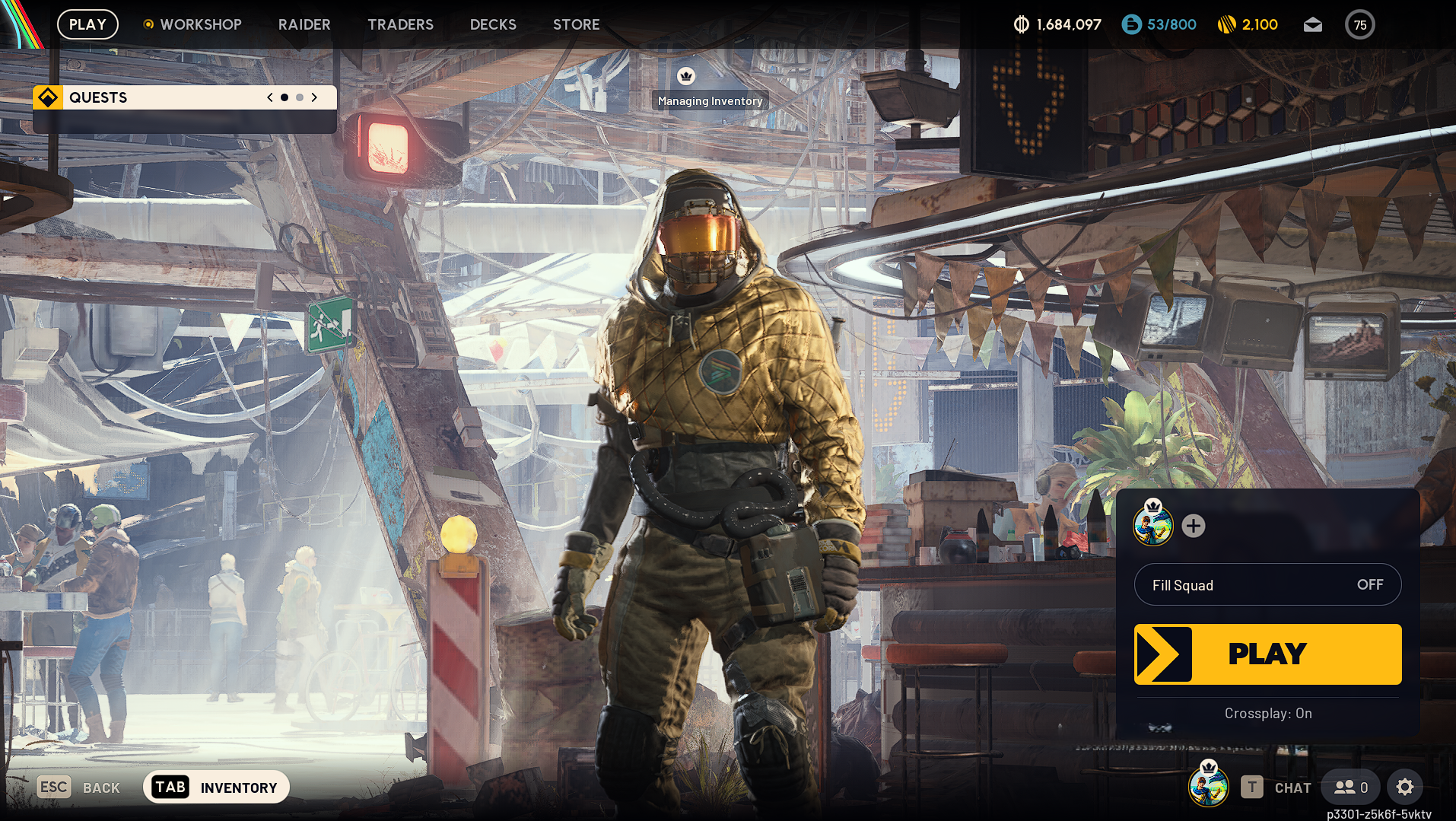Expand the Quests tracker panel
Screen dimensions: 1456x821
(152, 97)
